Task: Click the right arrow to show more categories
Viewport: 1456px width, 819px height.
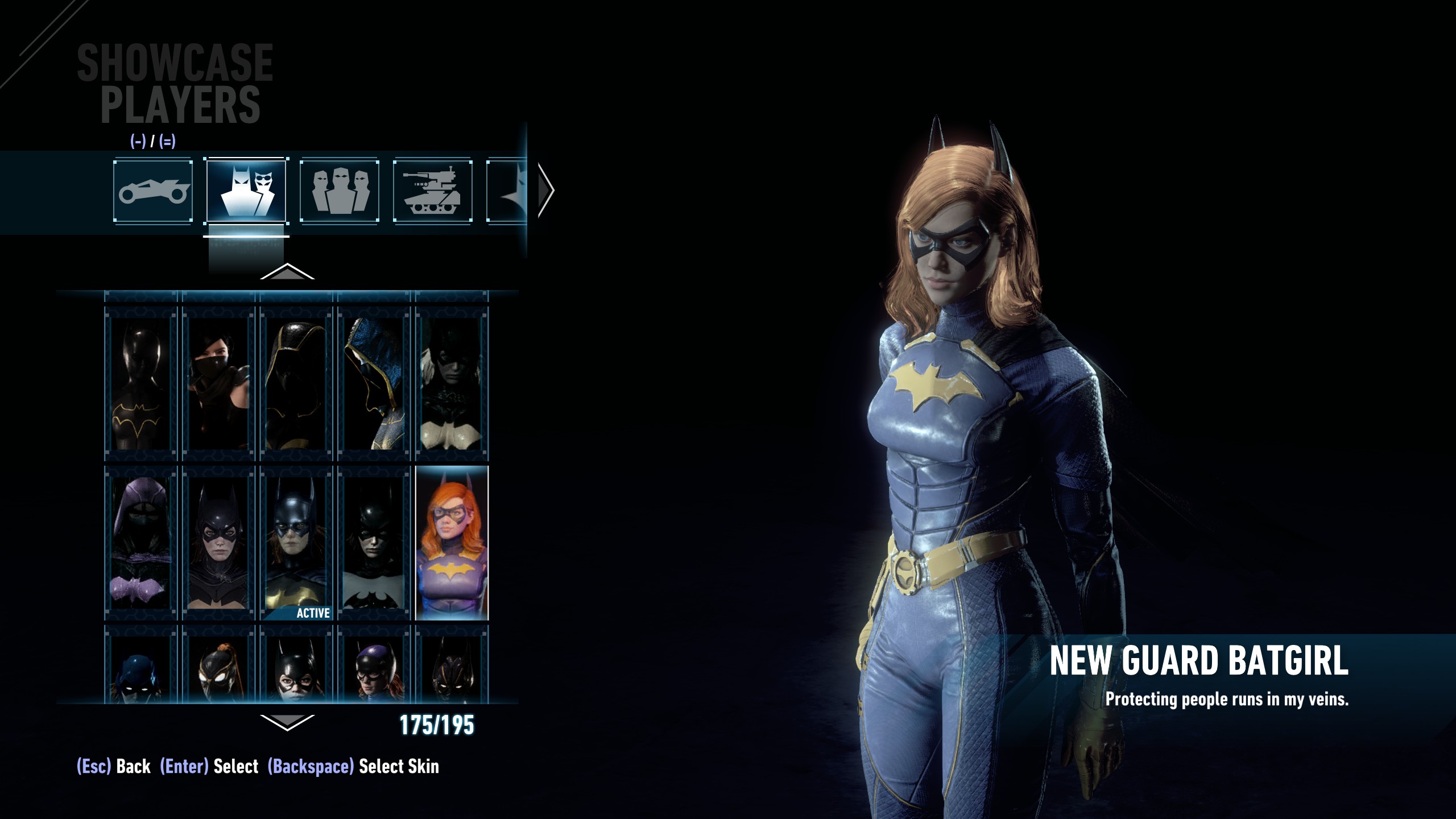Action: [x=545, y=190]
